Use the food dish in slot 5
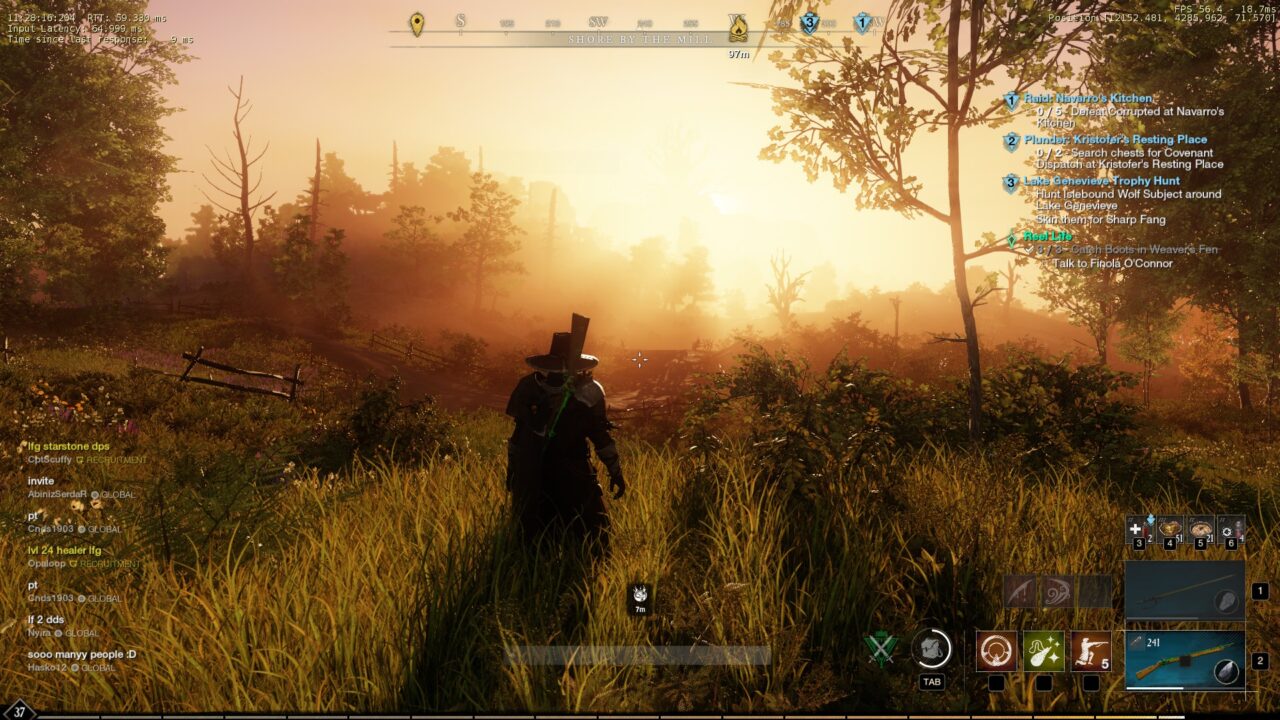The width and height of the screenshot is (1280, 720). pyautogui.click(x=1200, y=529)
